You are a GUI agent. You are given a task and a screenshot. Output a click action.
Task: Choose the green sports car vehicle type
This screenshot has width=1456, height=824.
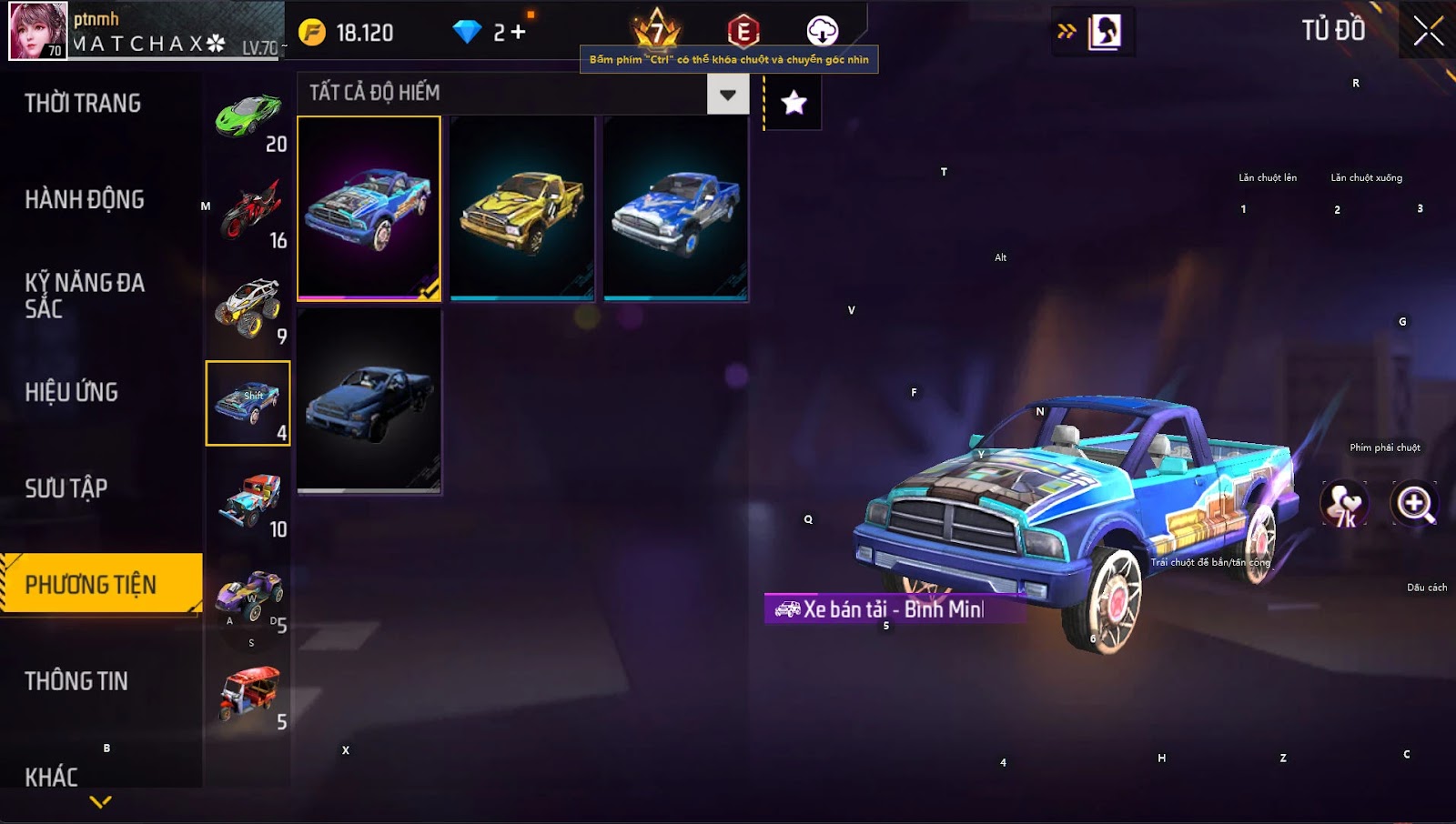(248, 120)
